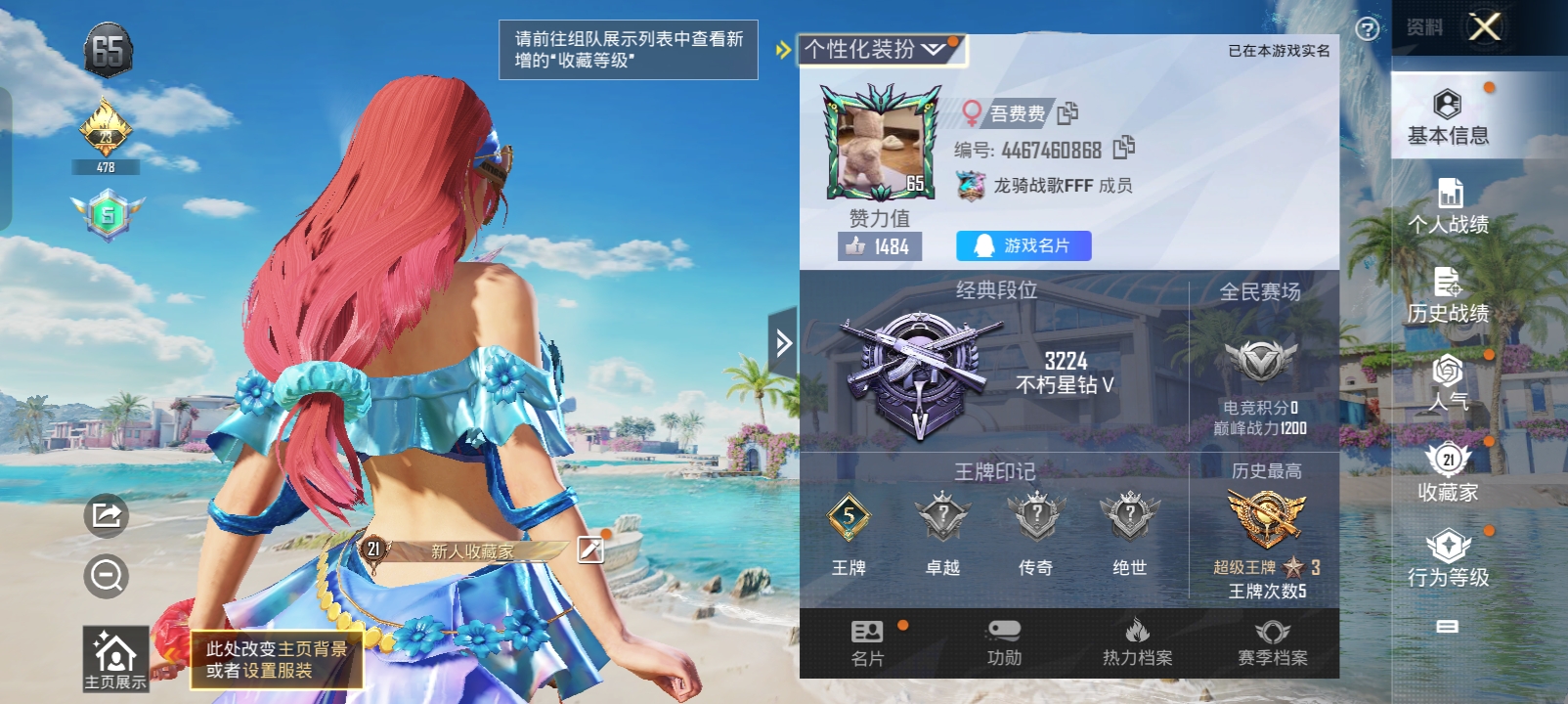The image size is (1568, 704).
Task: Click the share icon on the left
Action: pyautogui.click(x=108, y=515)
